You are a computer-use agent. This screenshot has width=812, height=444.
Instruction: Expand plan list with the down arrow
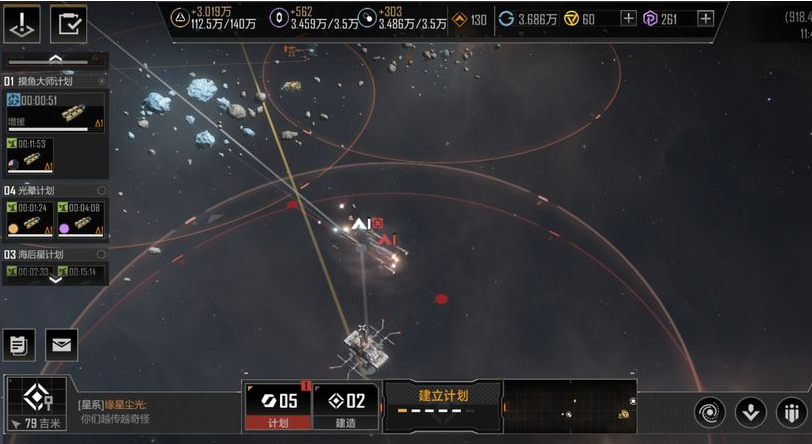click(x=55, y=279)
